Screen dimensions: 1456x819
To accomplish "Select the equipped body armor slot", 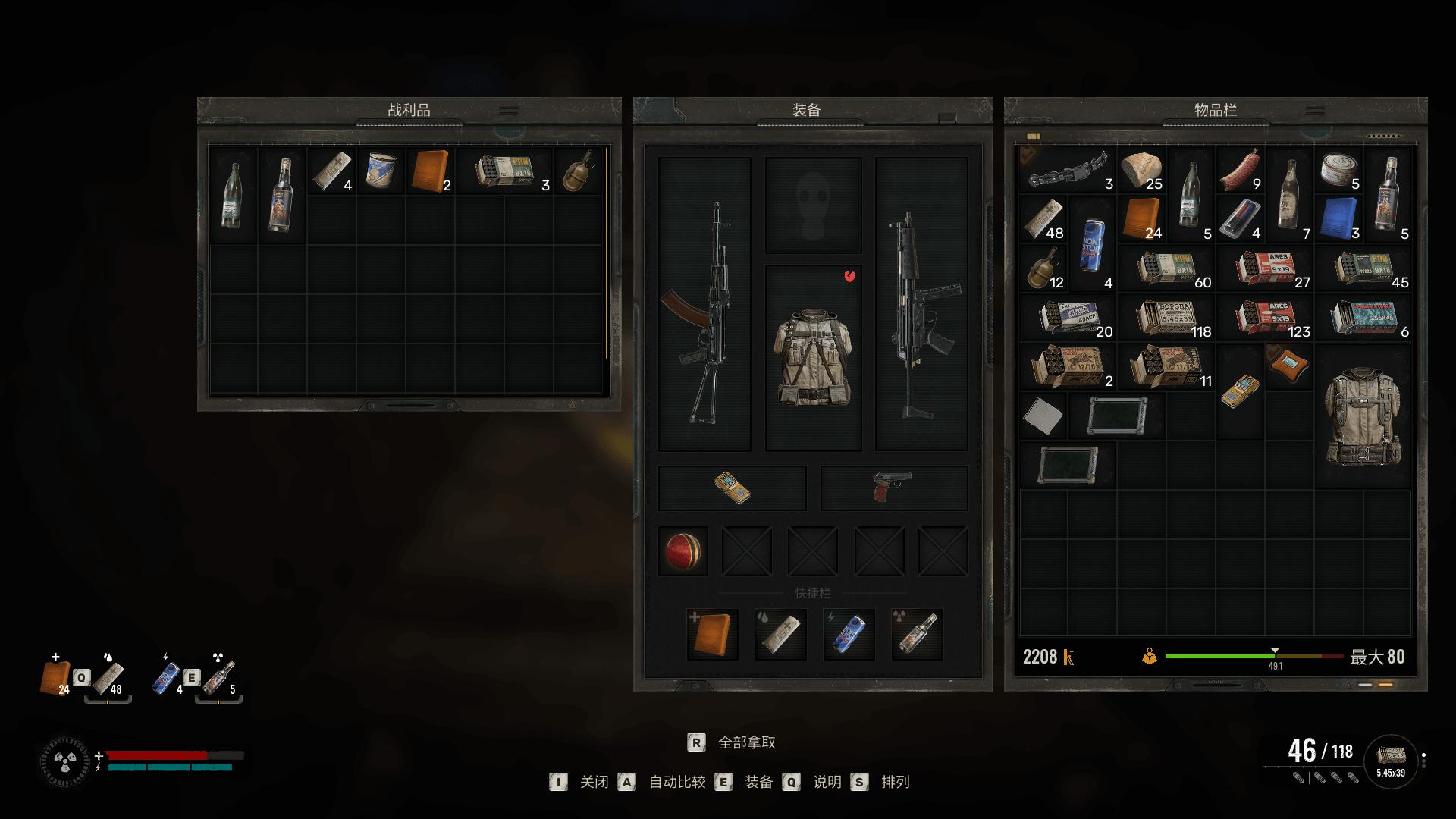I will point(813,357).
